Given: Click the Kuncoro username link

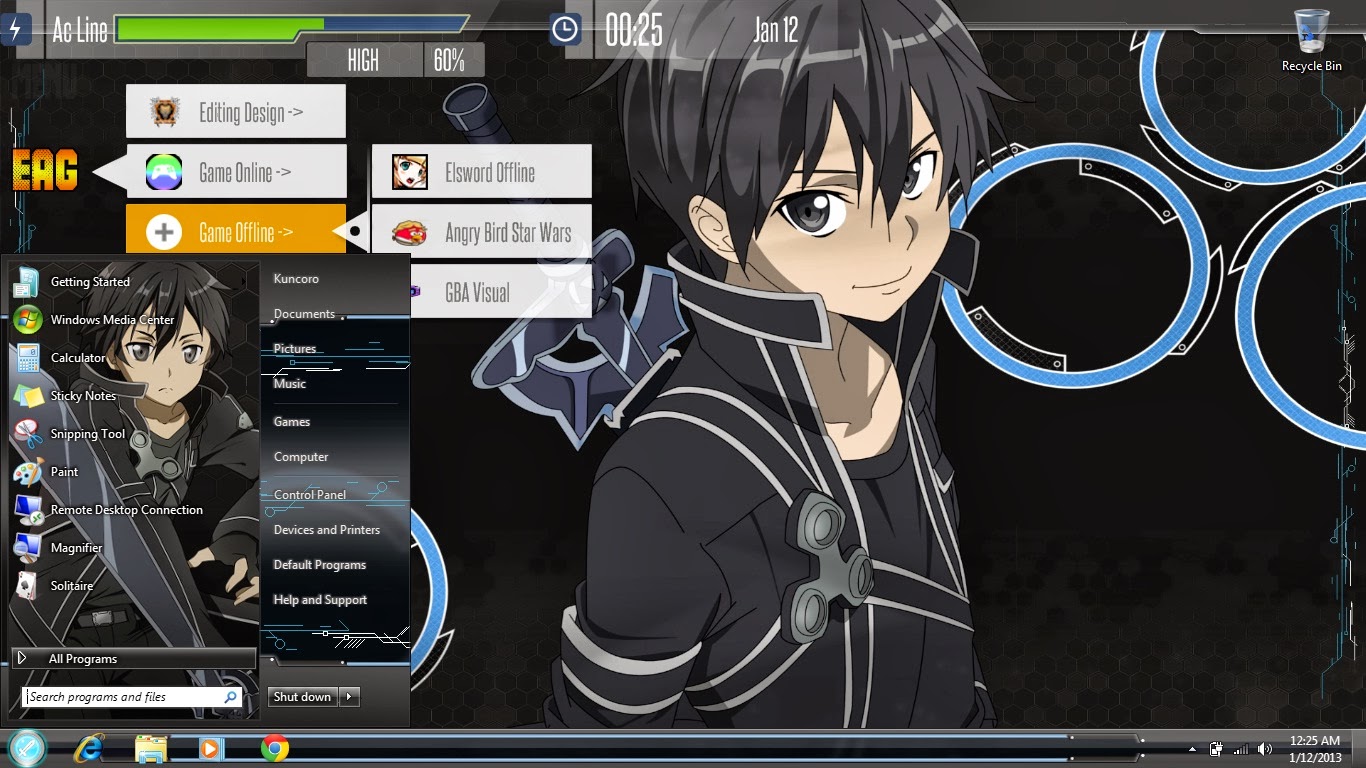Looking at the screenshot, I should (x=295, y=278).
